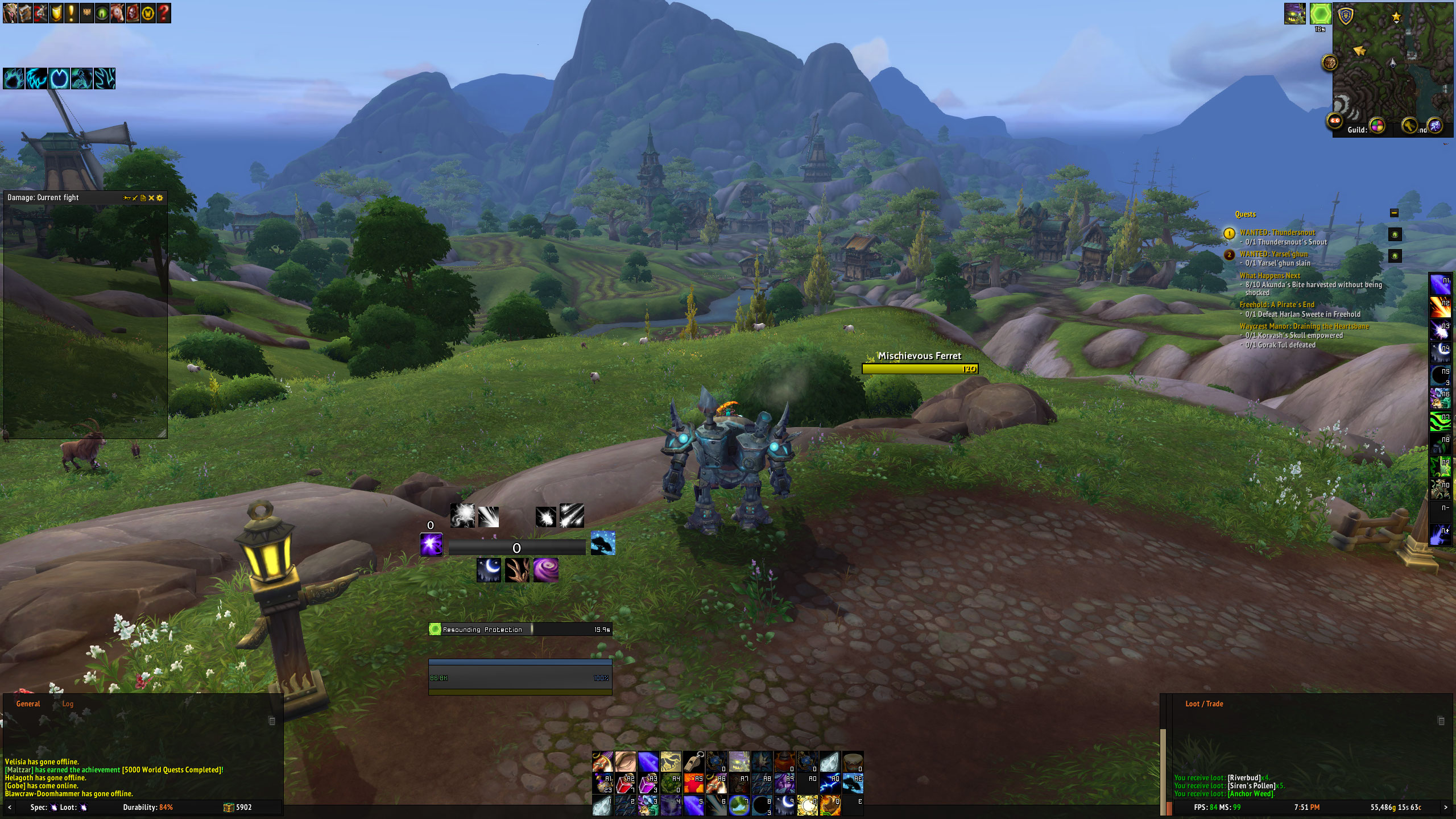Collapse the Quests tracker with minus button

1394,213
